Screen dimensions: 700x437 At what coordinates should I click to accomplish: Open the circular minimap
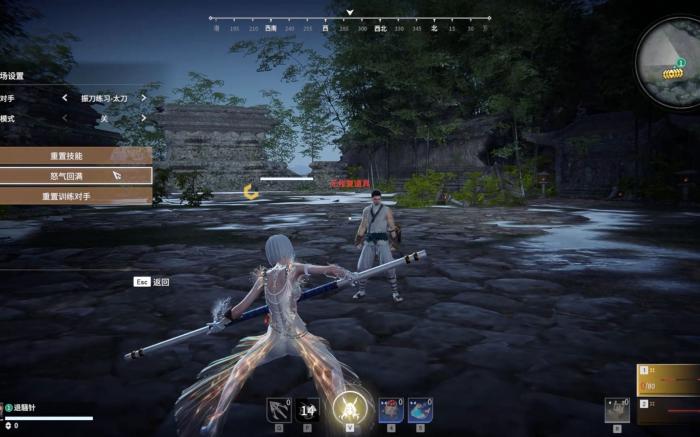click(x=670, y=63)
